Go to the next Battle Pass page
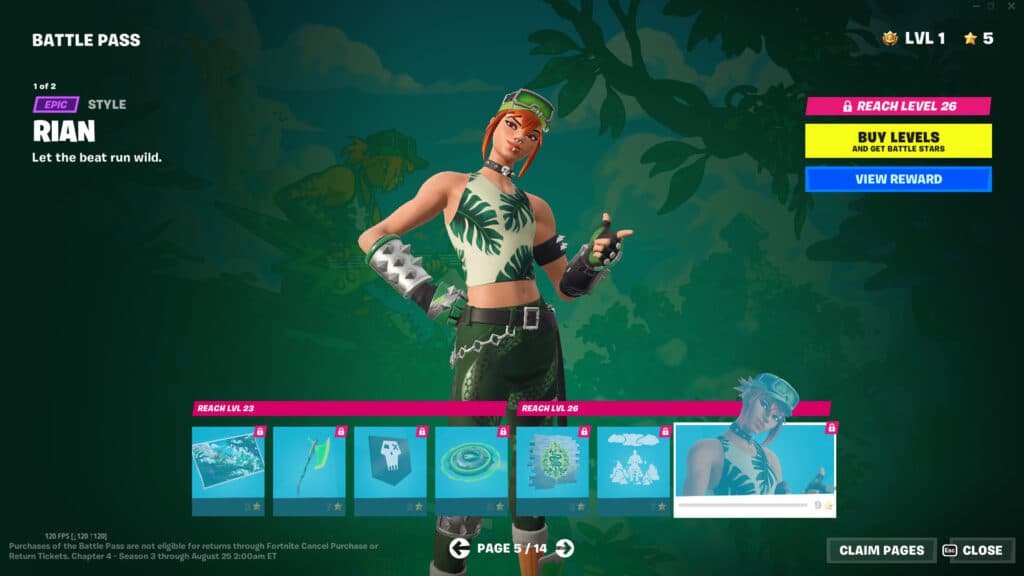1024x576 pixels. point(565,547)
